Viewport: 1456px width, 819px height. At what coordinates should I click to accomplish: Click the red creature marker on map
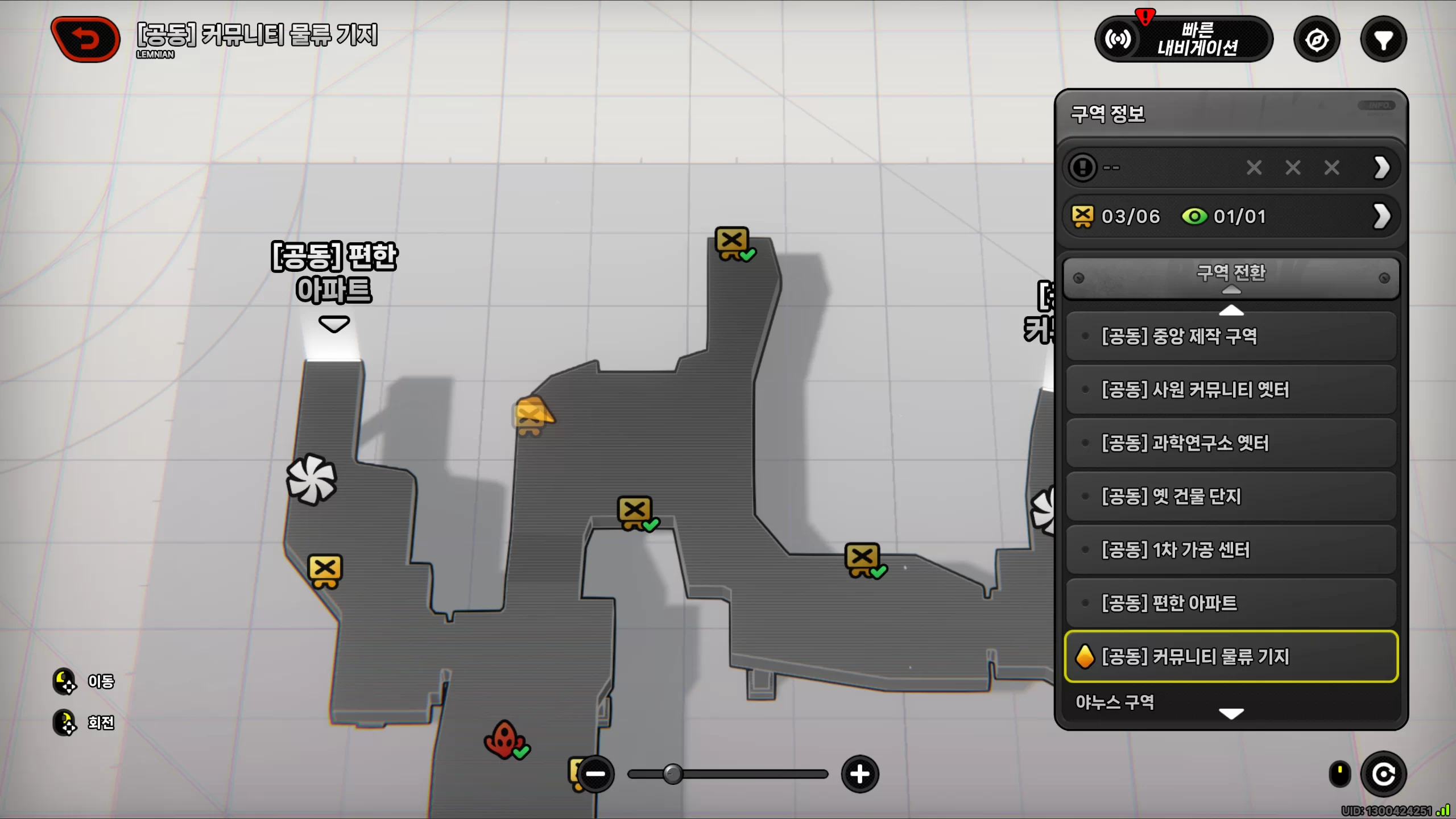[504, 739]
